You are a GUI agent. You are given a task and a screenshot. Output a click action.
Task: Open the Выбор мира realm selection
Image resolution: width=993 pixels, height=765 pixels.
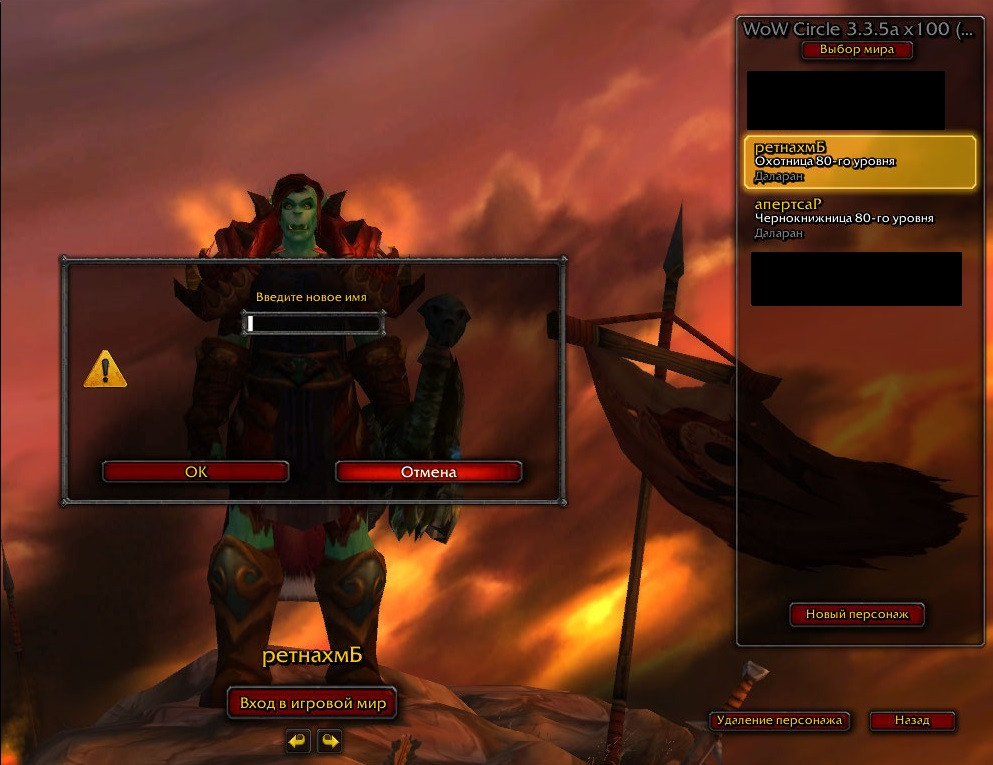point(856,49)
